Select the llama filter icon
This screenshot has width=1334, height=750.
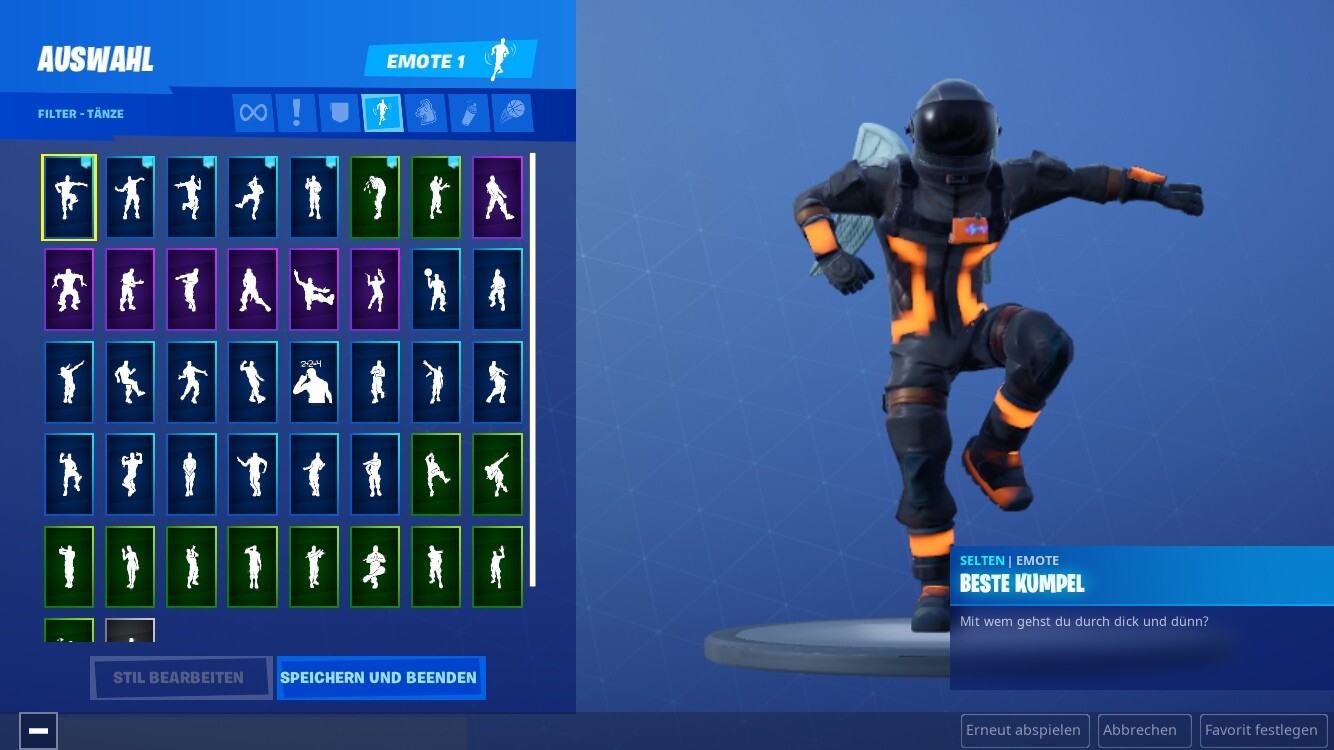tap(425, 113)
